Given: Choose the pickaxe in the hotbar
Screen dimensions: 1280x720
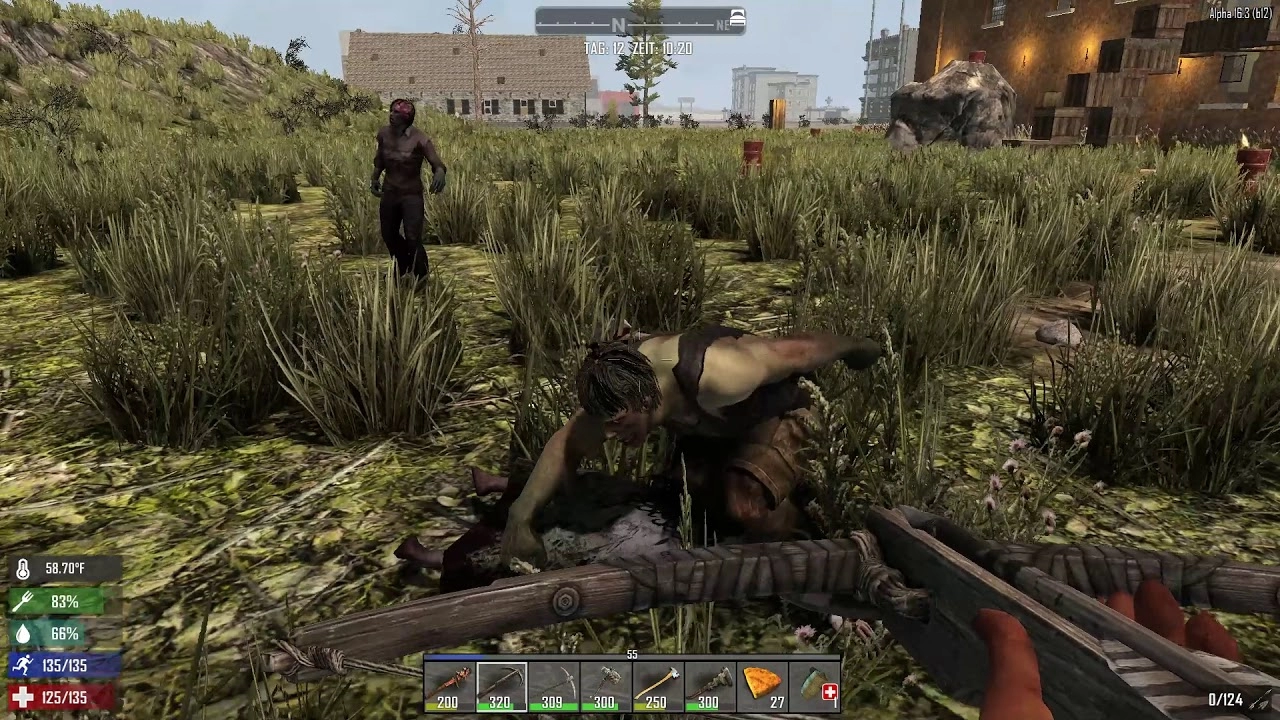Looking at the screenshot, I should 553,687.
